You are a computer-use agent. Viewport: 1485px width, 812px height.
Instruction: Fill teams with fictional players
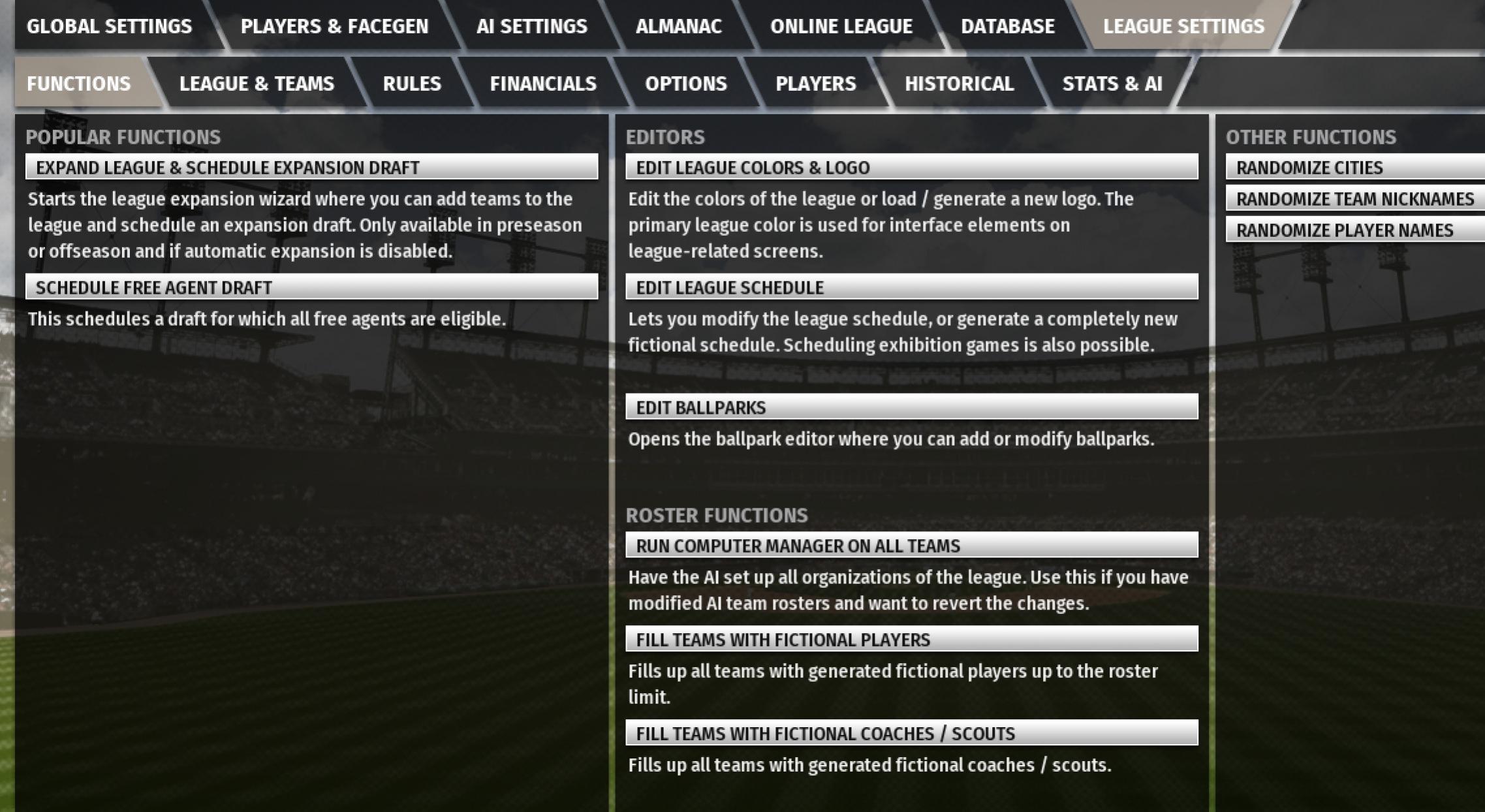tap(911, 640)
